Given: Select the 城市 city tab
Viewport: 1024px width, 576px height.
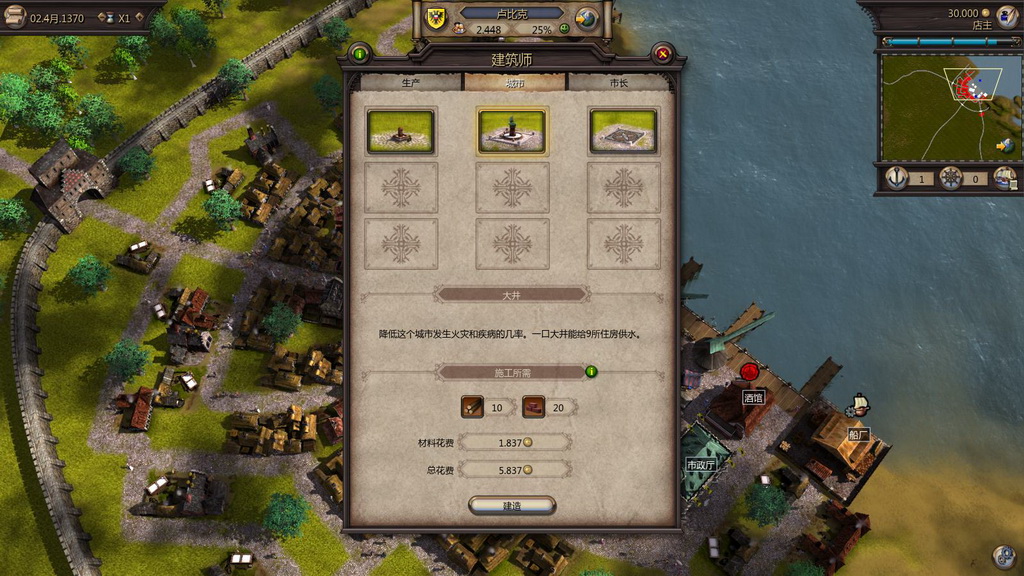Looking at the screenshot, I should click(x=514, y=83).
